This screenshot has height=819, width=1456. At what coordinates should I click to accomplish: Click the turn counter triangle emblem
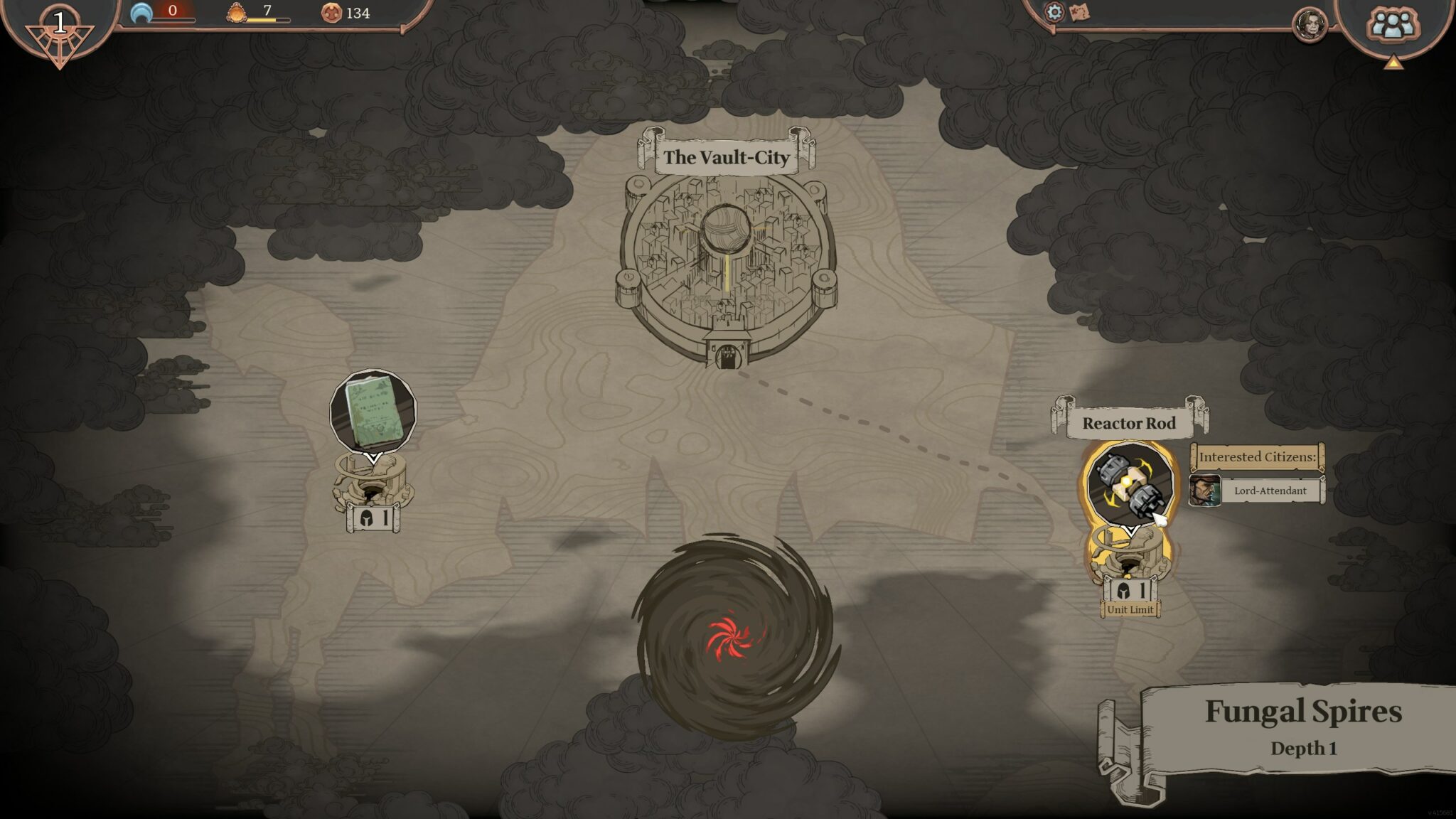tap(60, 32)
